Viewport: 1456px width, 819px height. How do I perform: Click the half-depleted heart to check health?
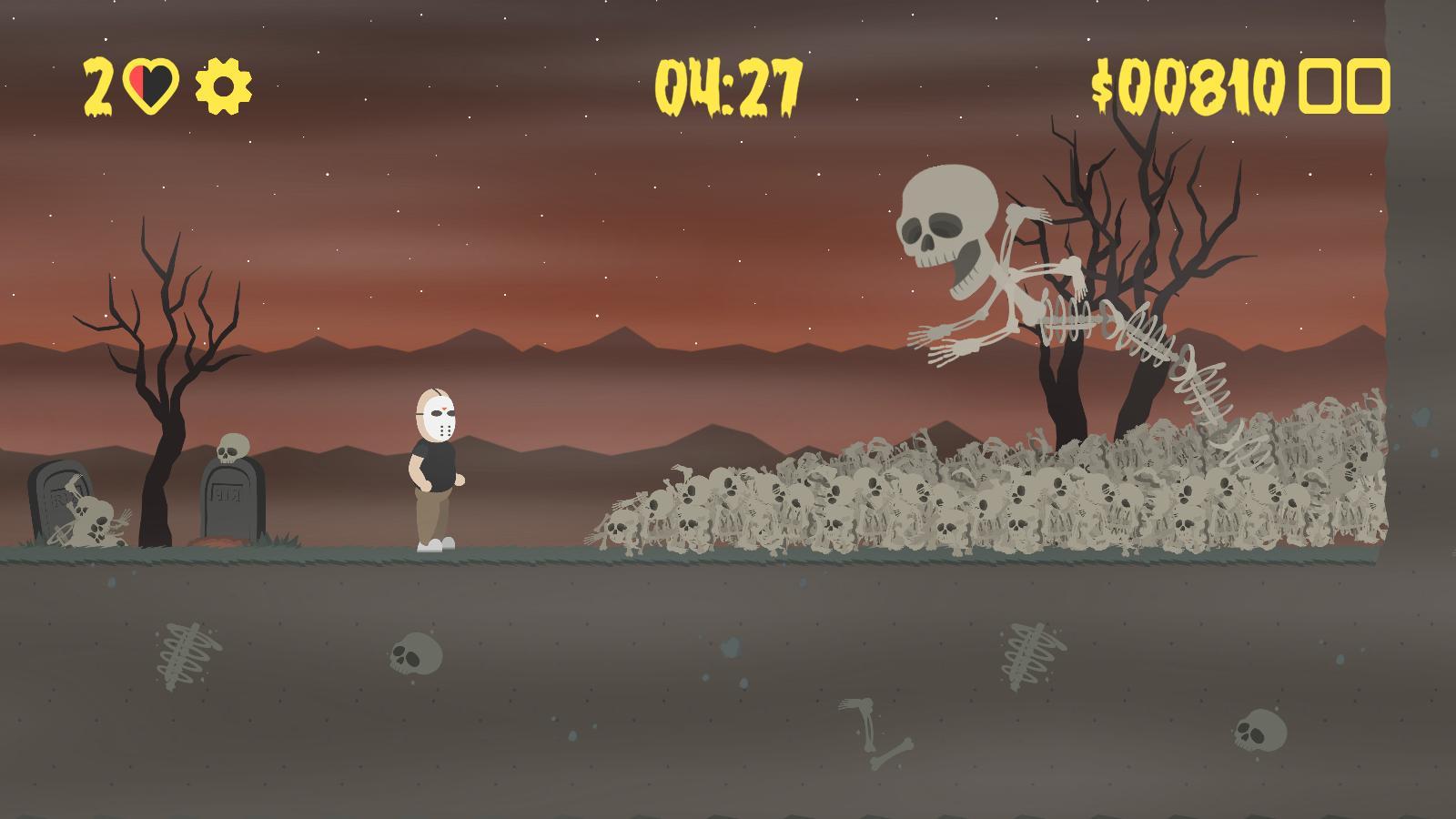point(153,85)
